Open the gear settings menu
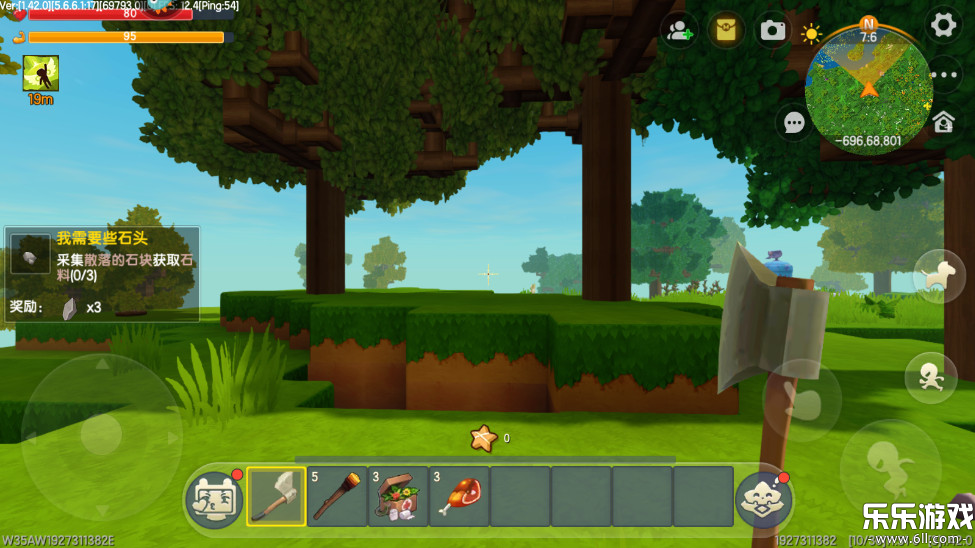The image size is (975, 548). (942, 26)
